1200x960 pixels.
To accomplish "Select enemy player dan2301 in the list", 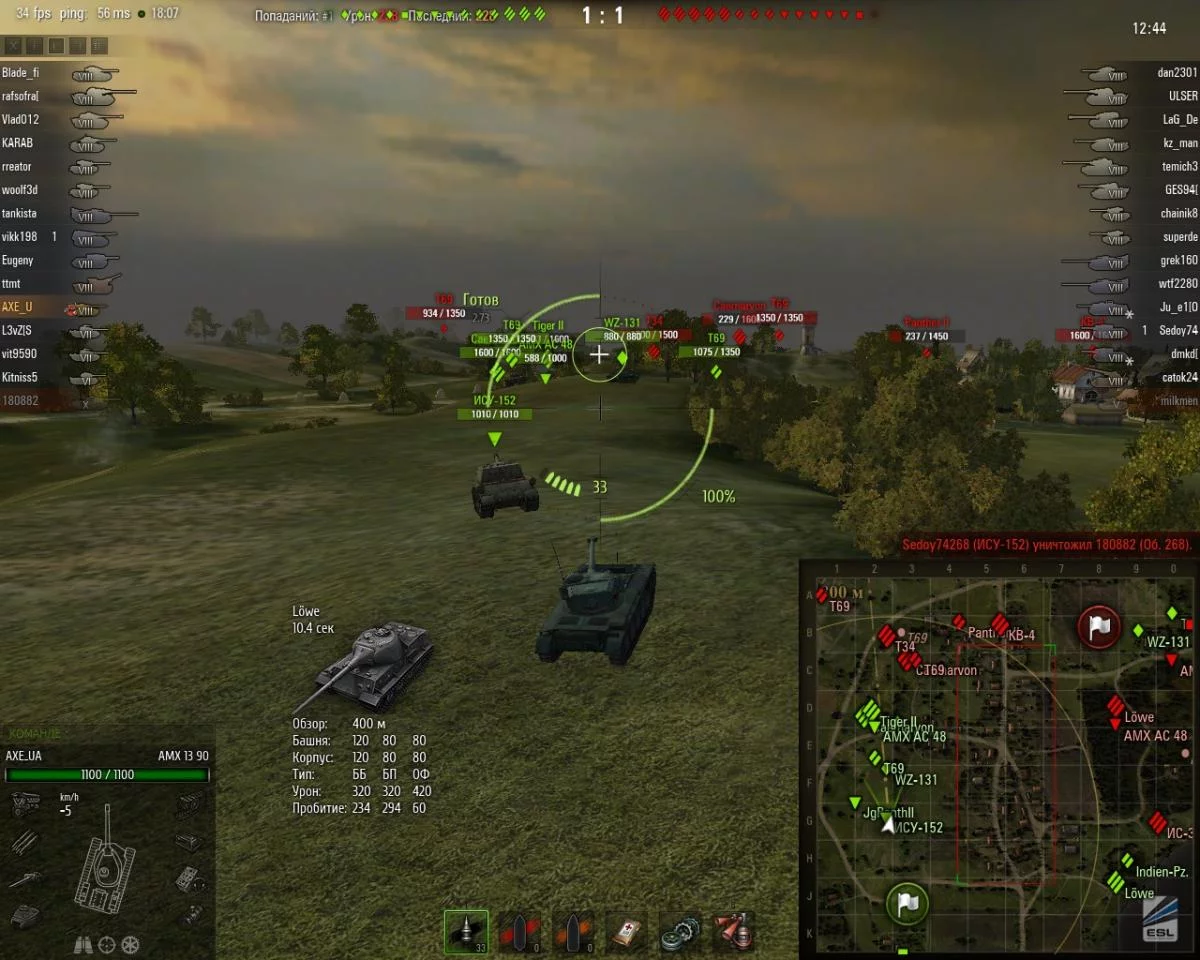I will [1177, 73].
